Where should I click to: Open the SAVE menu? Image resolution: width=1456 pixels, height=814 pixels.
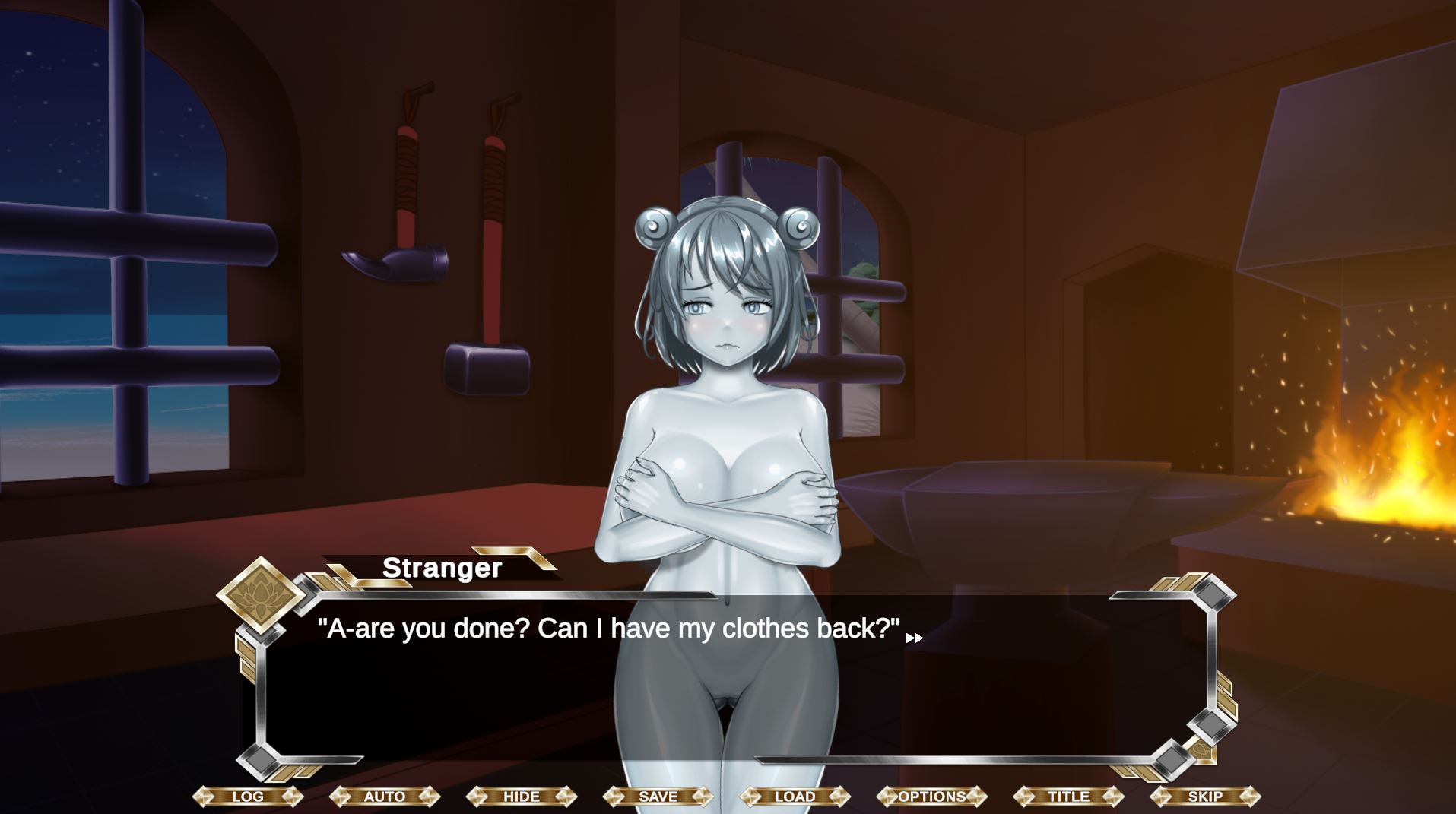[x=658, y=797]
